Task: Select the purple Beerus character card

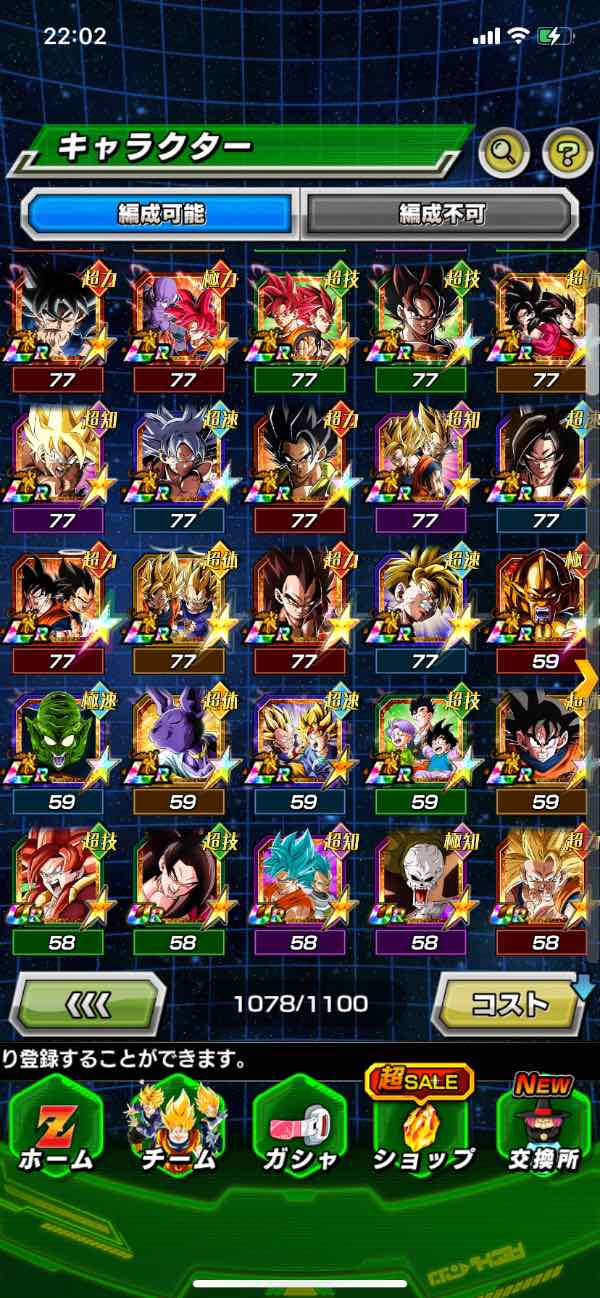Action: pos(182,737)
